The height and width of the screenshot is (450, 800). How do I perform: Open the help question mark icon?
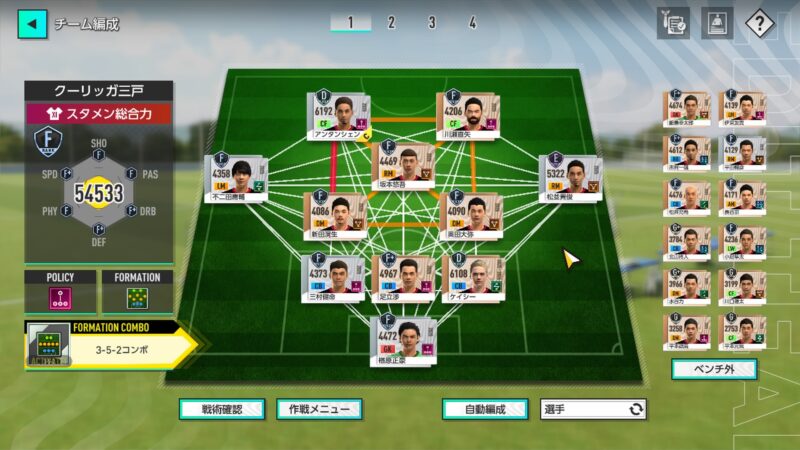pyautogui.click(x=761, y=23)
